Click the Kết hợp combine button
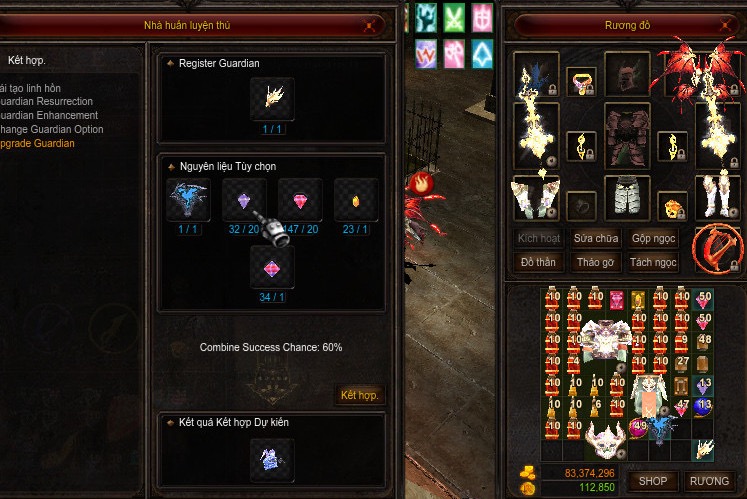Viewport: 747px width, 499px height. point(359,395)
